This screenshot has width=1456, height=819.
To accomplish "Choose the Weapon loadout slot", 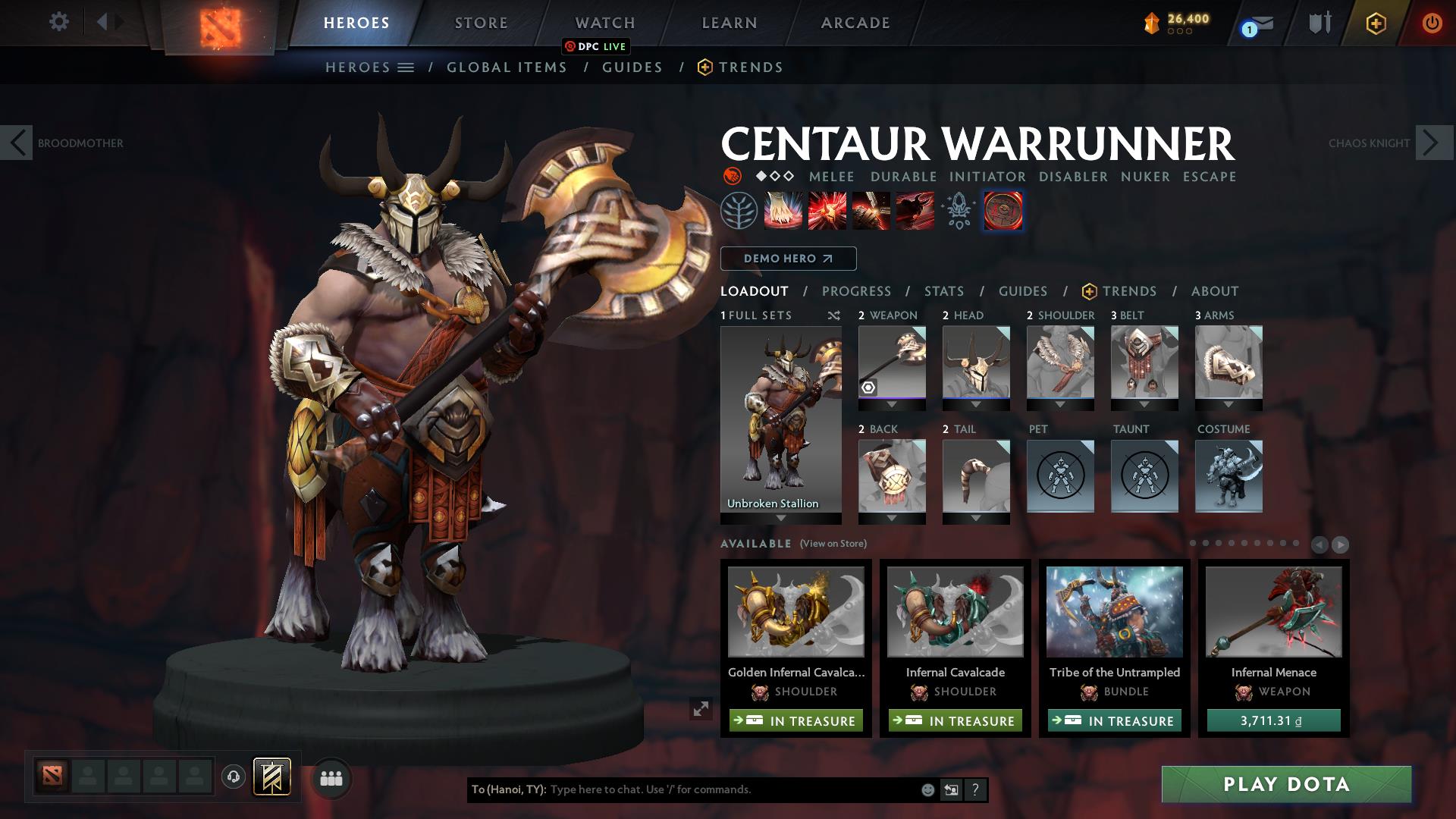I will pos(892,362).
